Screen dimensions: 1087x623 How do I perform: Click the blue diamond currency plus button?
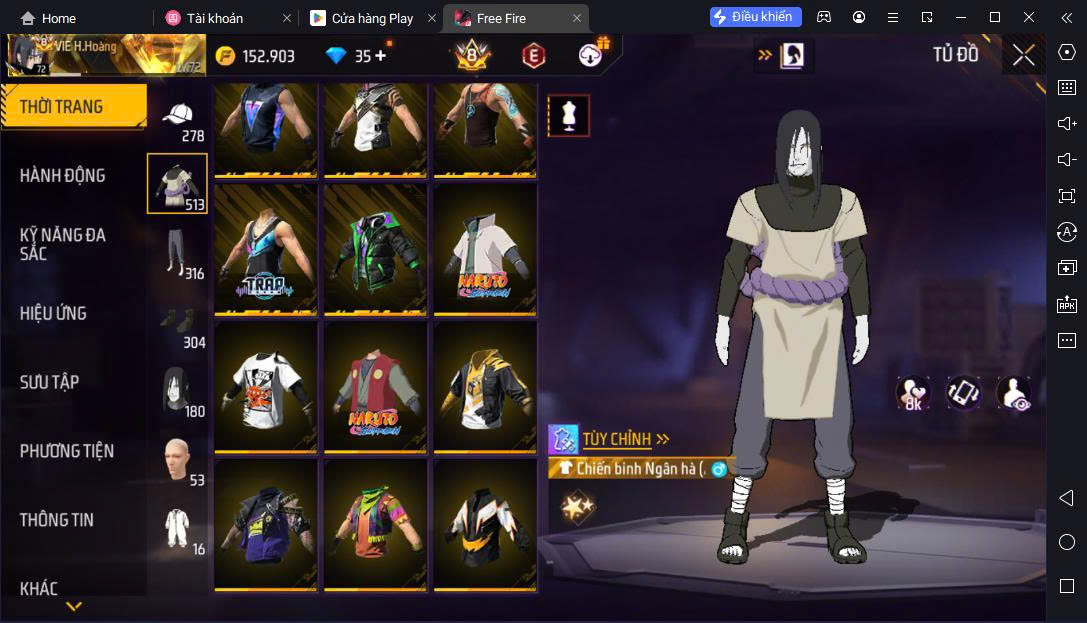(380, 56)
